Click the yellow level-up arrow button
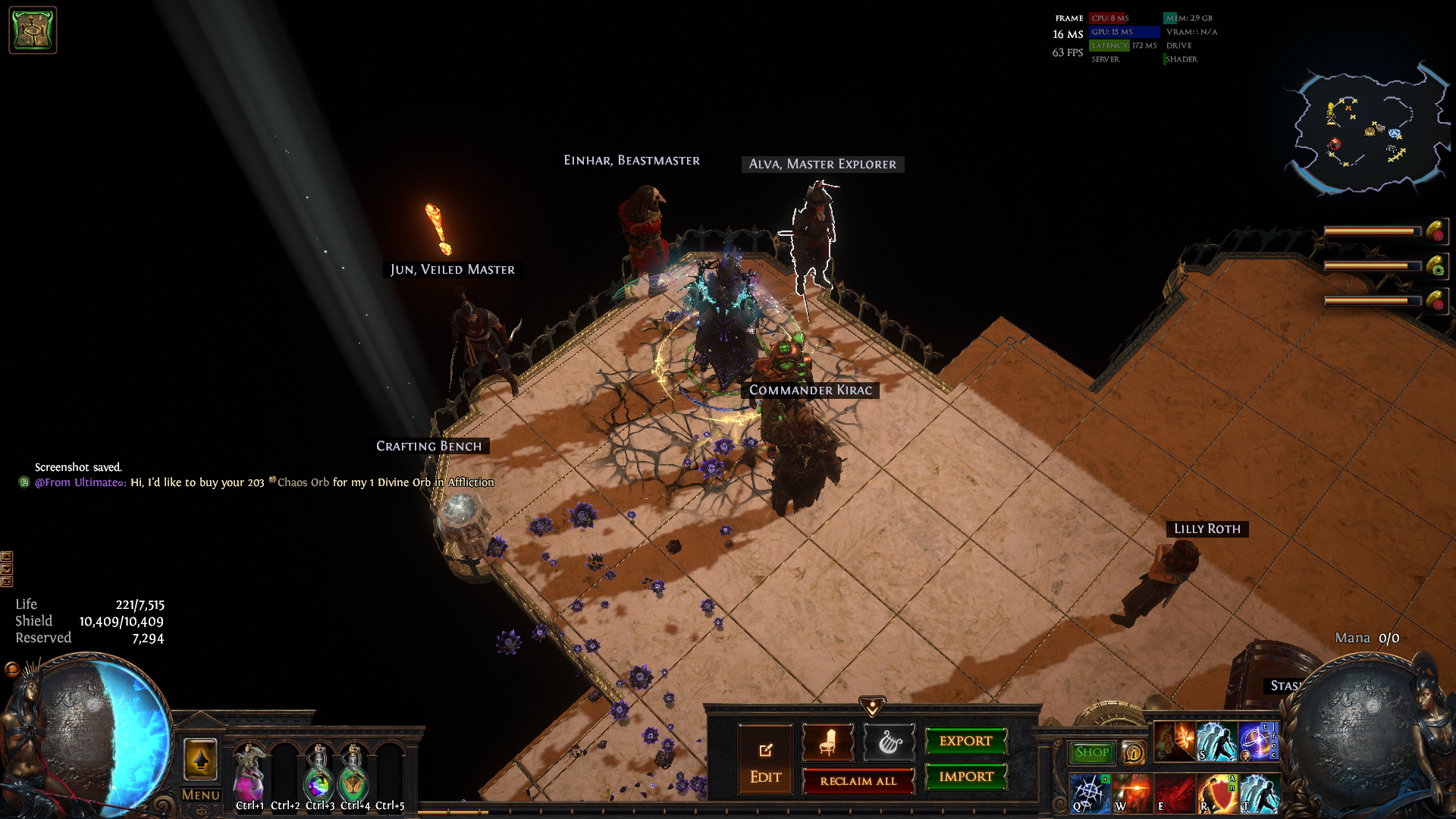The height and width of the screenshot is (819, 1456). 200,758
